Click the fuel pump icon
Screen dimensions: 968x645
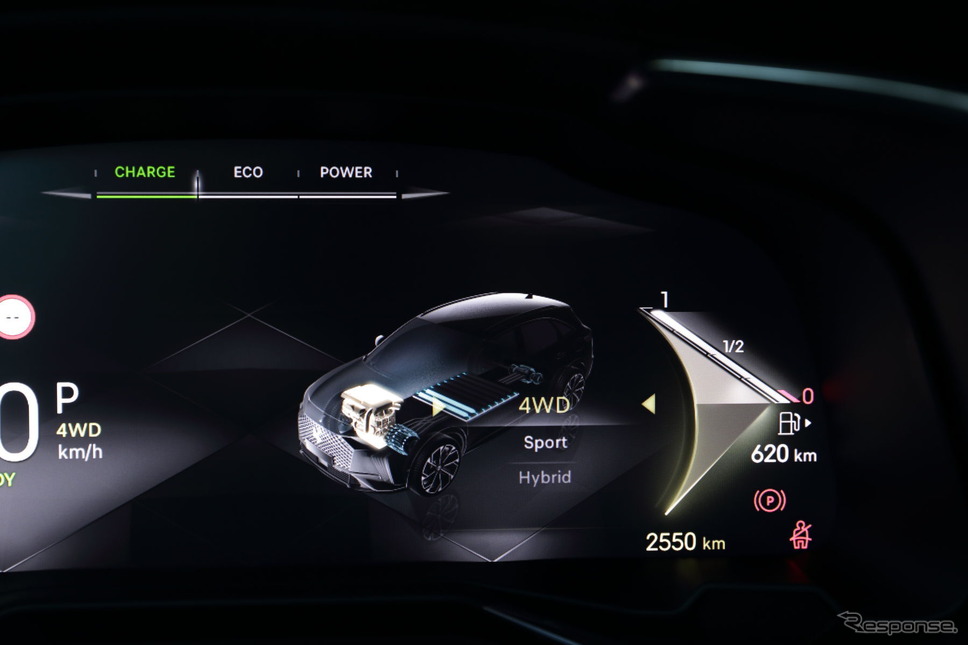(x=789, y=423)
